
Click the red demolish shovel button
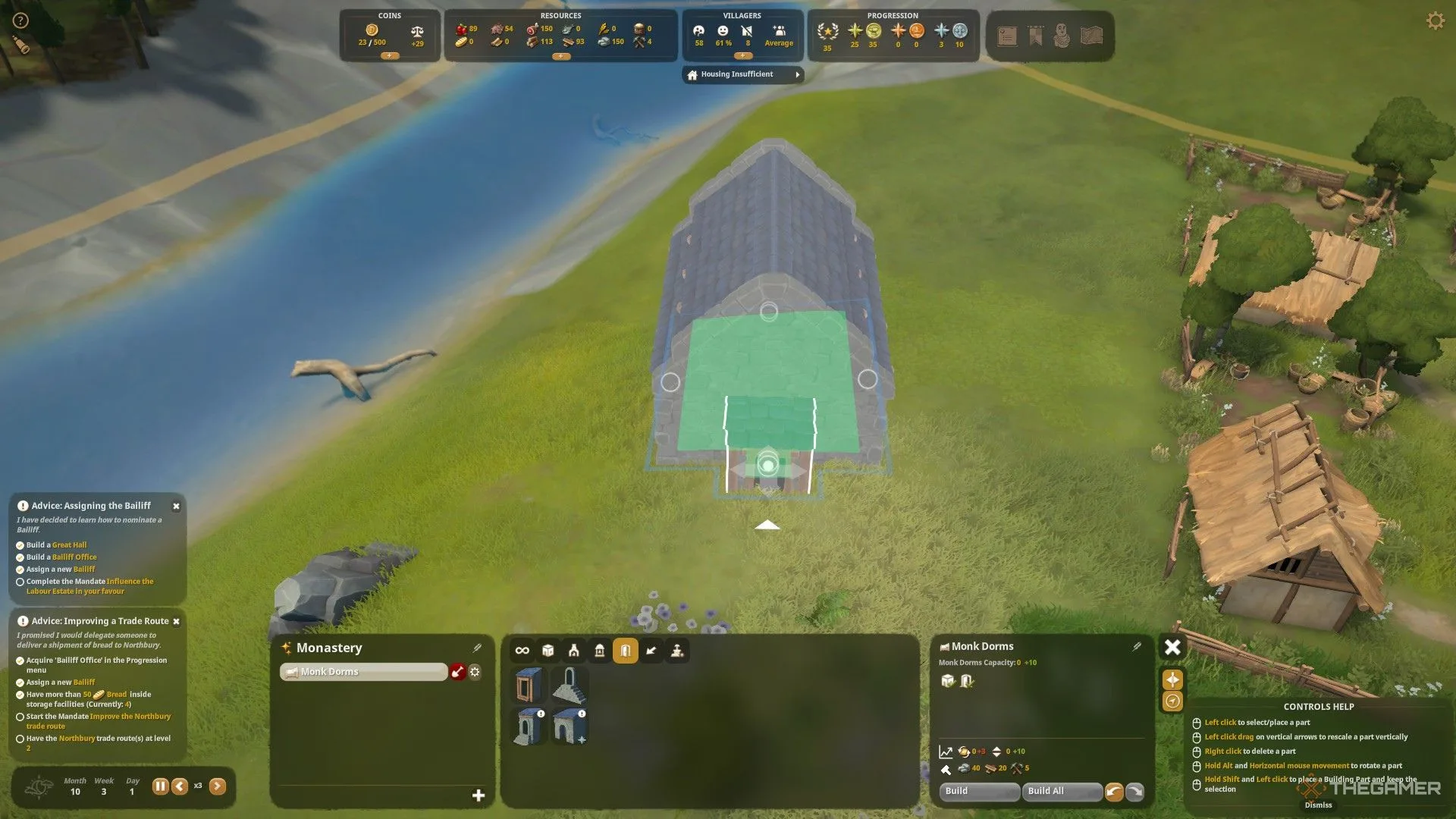click(457, 672)
